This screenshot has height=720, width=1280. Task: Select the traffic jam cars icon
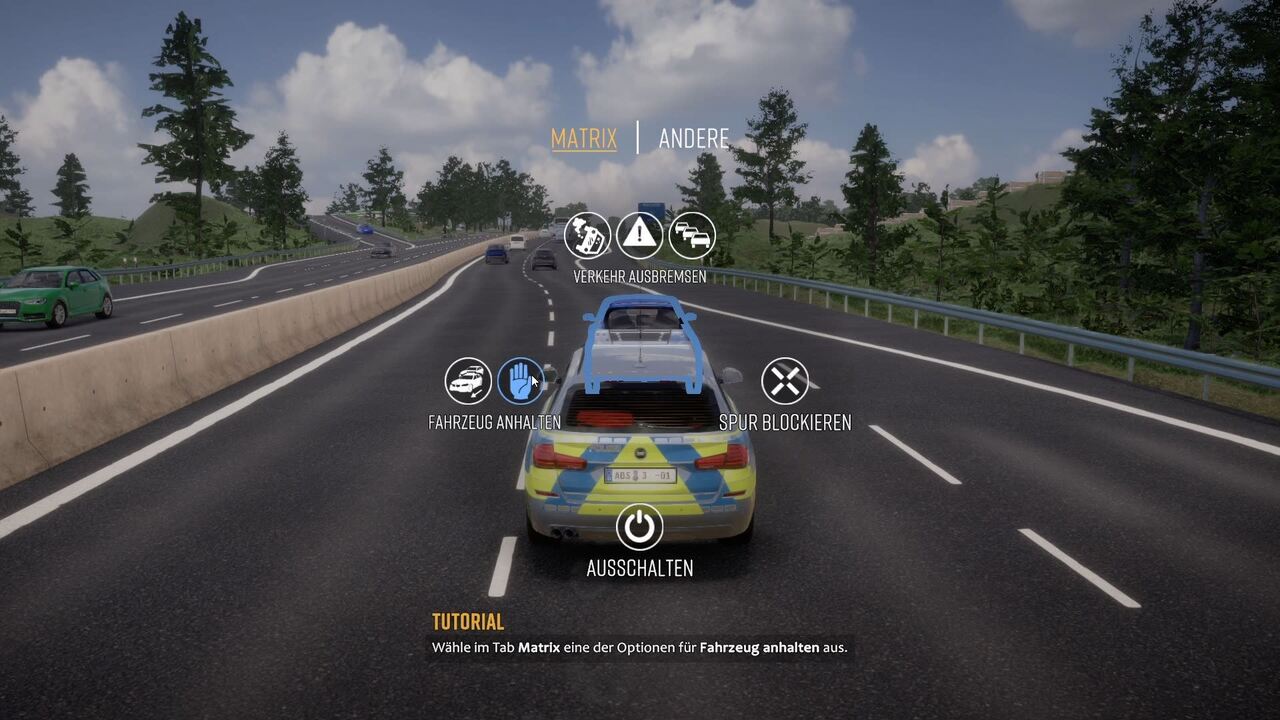click(692, 236)
